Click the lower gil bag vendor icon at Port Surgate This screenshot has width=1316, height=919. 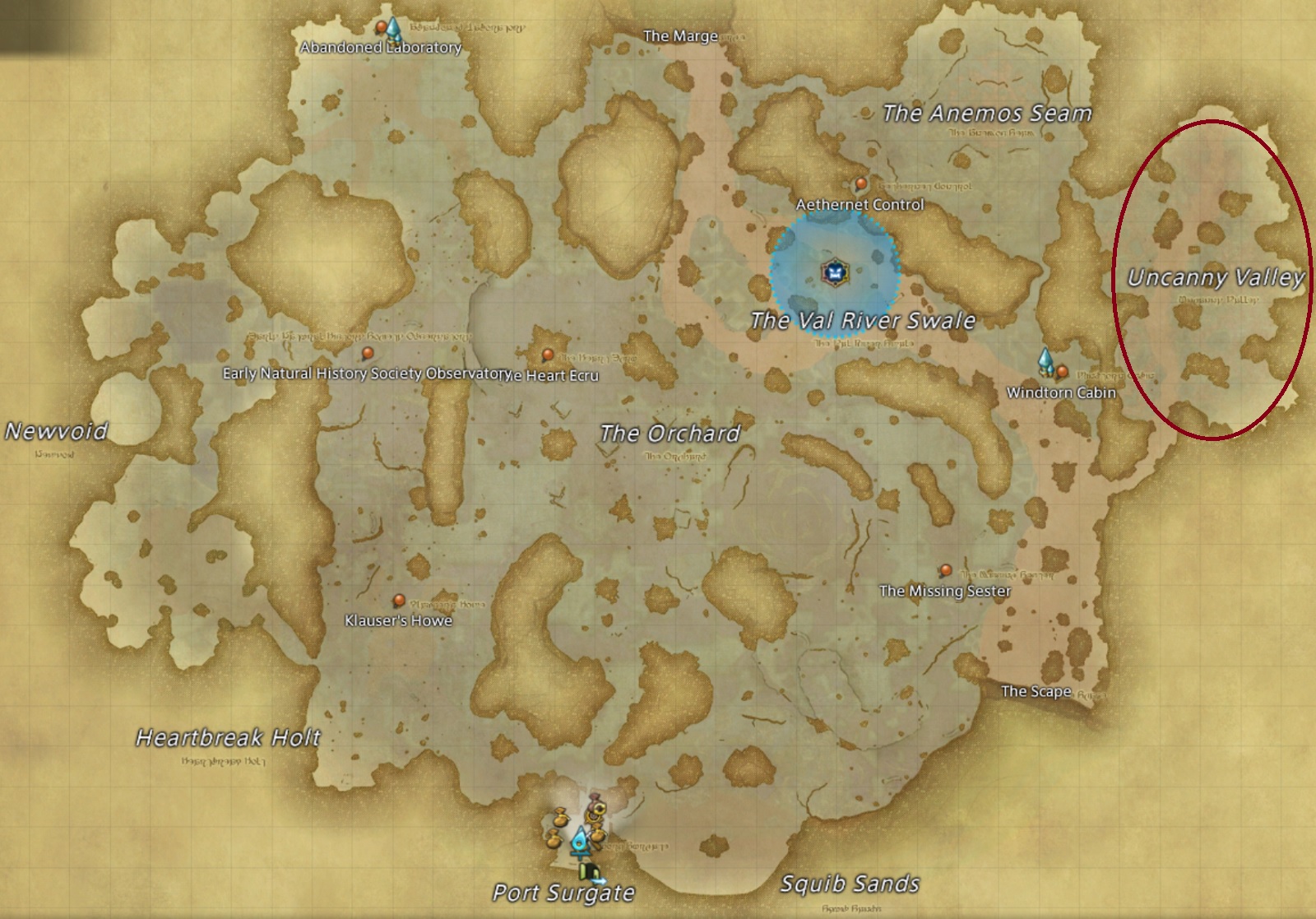coord(554,839)
